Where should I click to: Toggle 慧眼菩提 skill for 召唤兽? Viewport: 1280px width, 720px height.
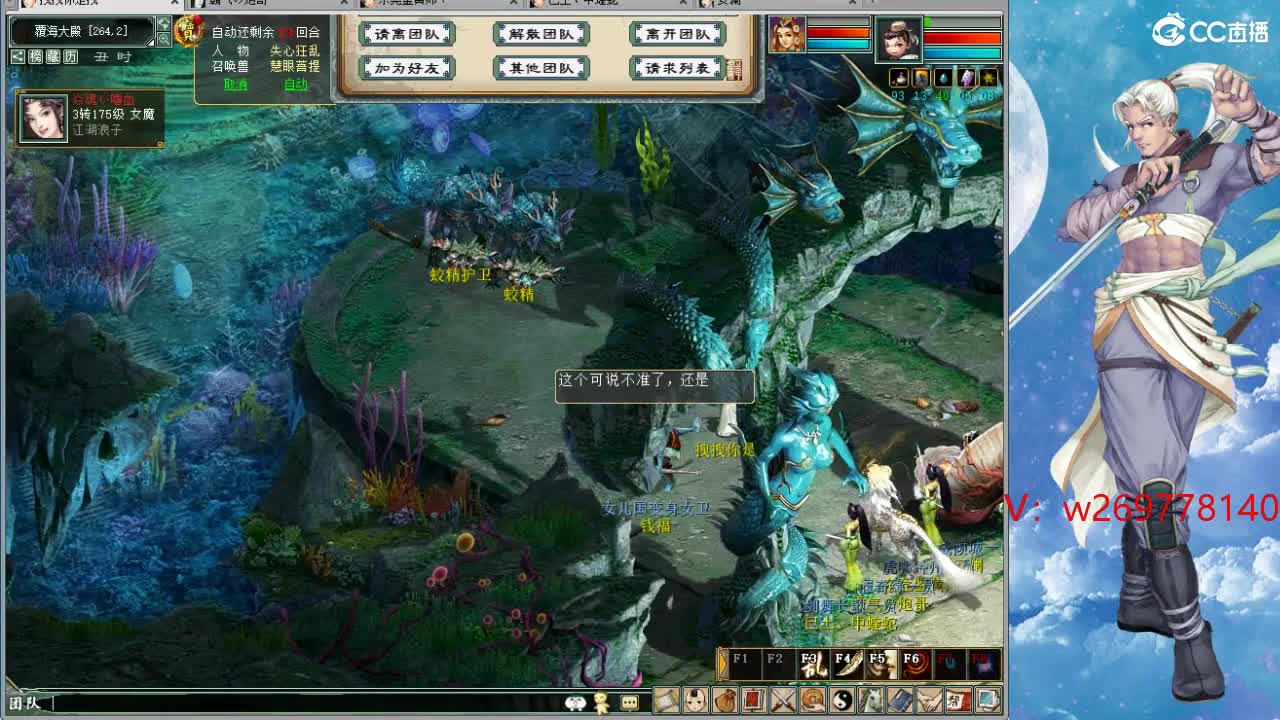[x=296, y=66]
